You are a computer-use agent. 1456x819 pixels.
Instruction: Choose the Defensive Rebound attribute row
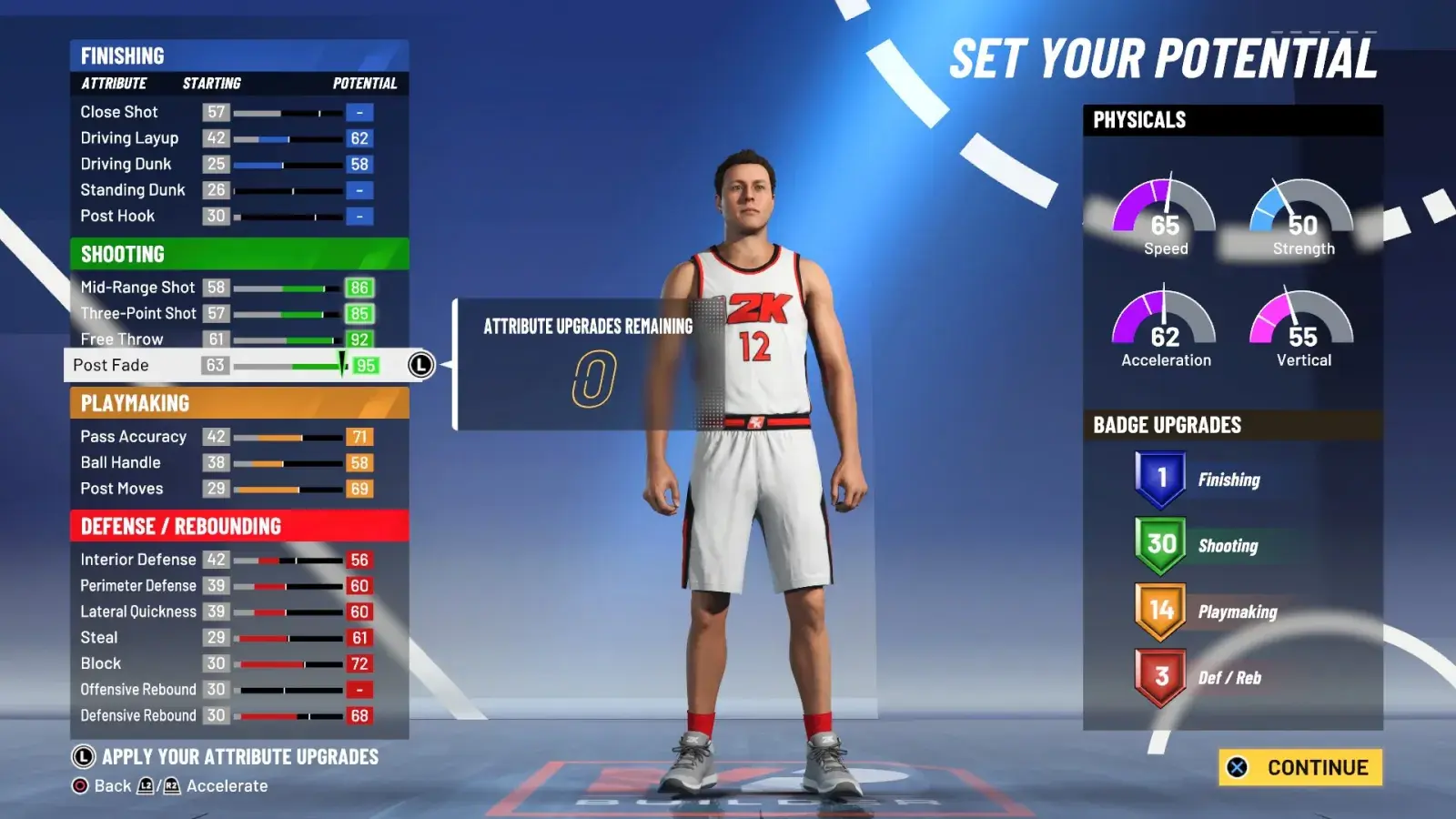[x=138, y=715]
